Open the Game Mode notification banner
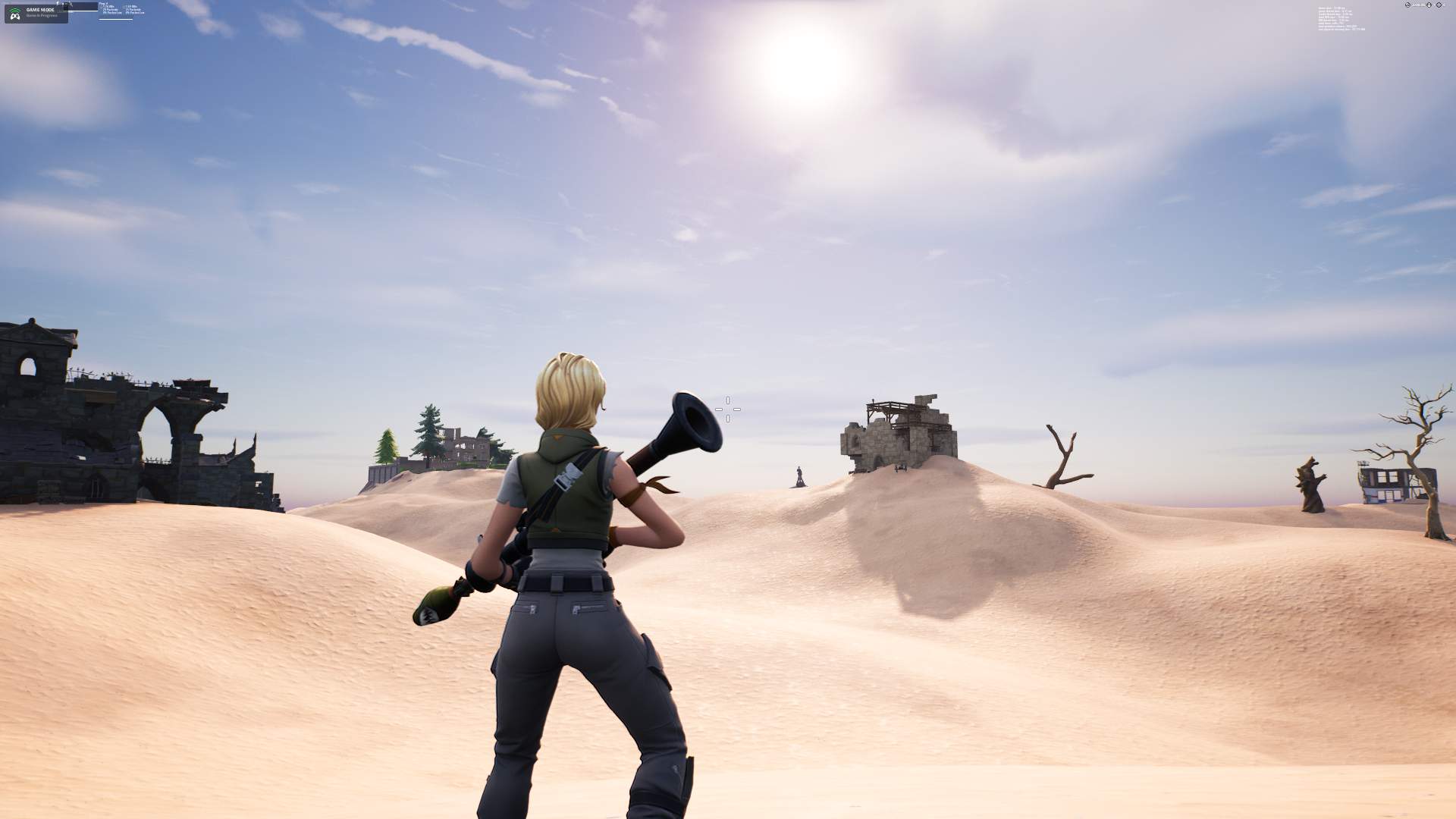Screen dimensions: 1456x819 coord(36,13)
